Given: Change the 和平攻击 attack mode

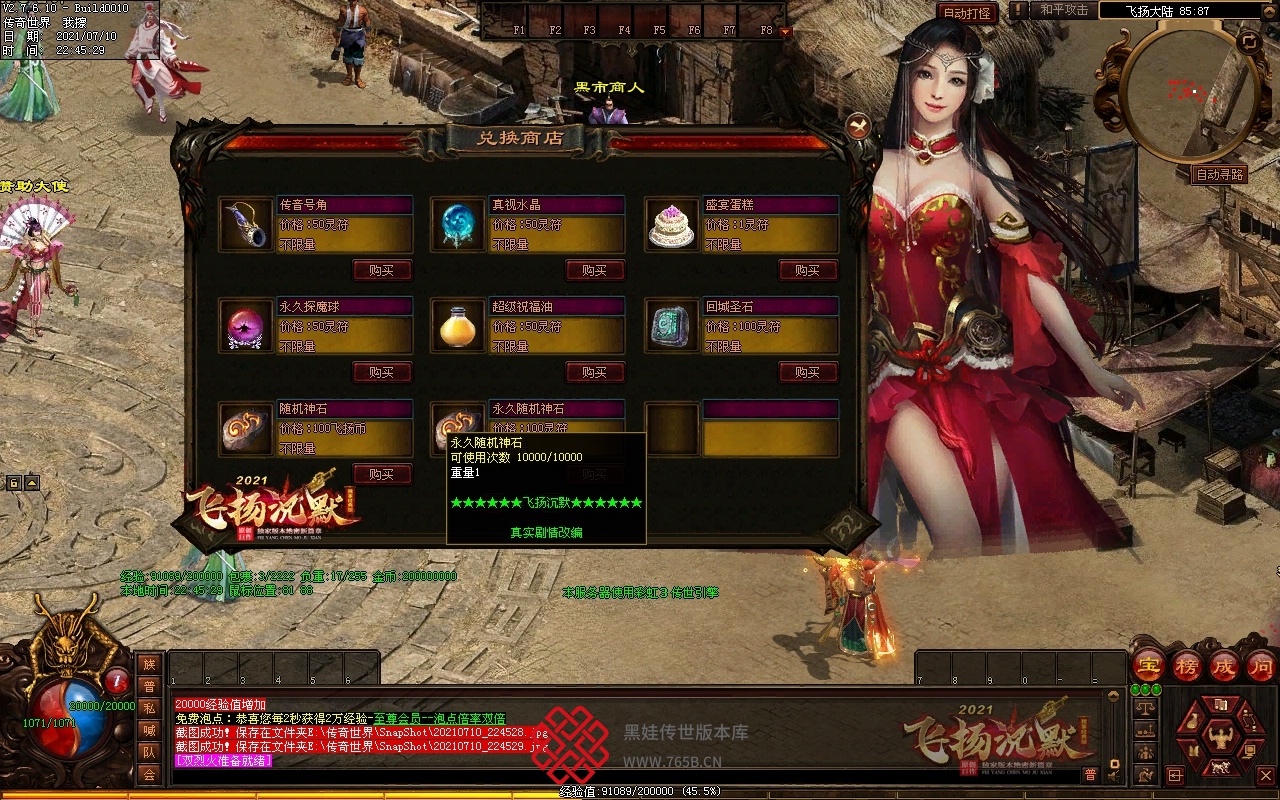Looking at the screenshot, I should coord(1063,10).
